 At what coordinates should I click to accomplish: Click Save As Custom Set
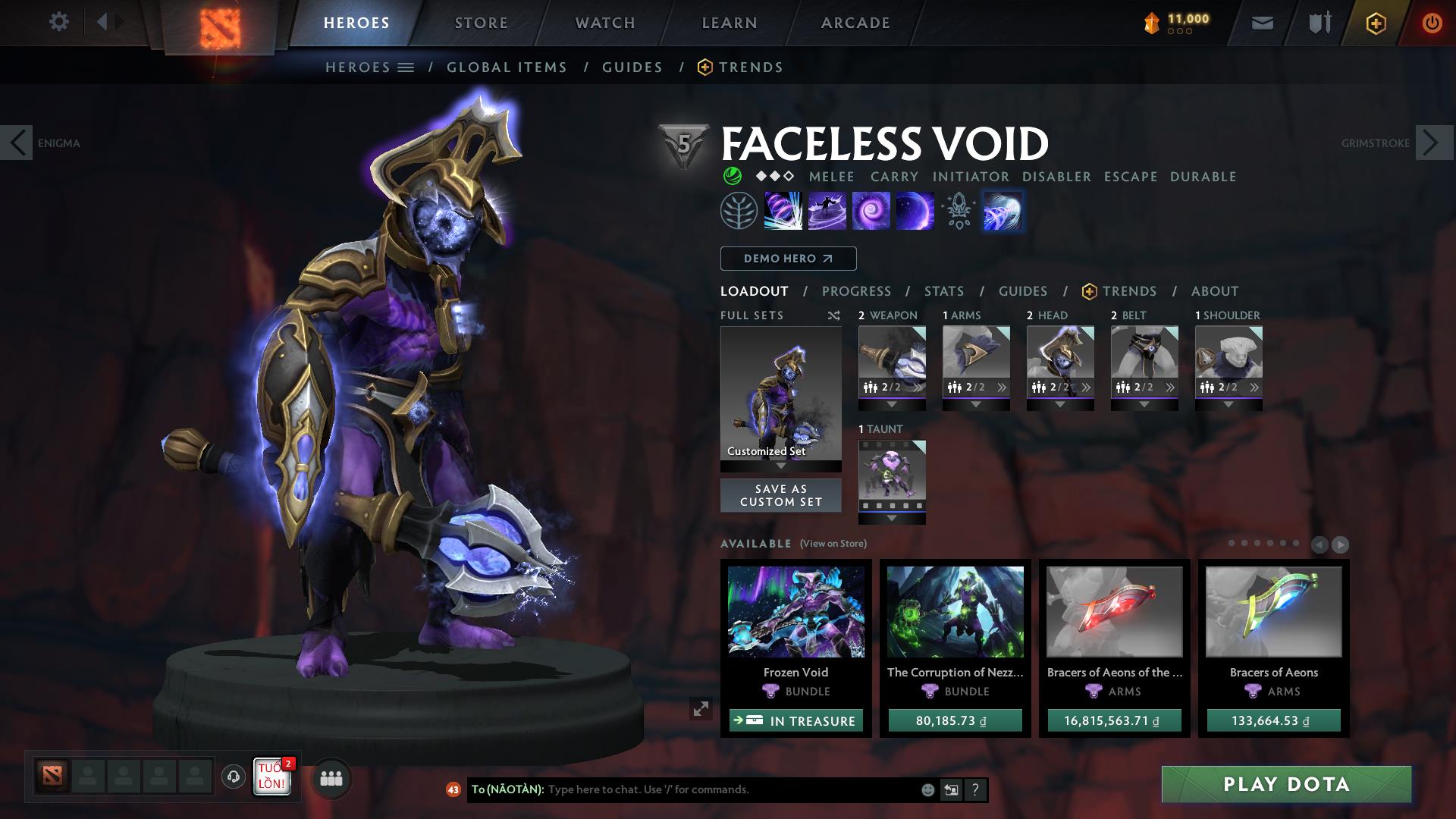(780, 495)
